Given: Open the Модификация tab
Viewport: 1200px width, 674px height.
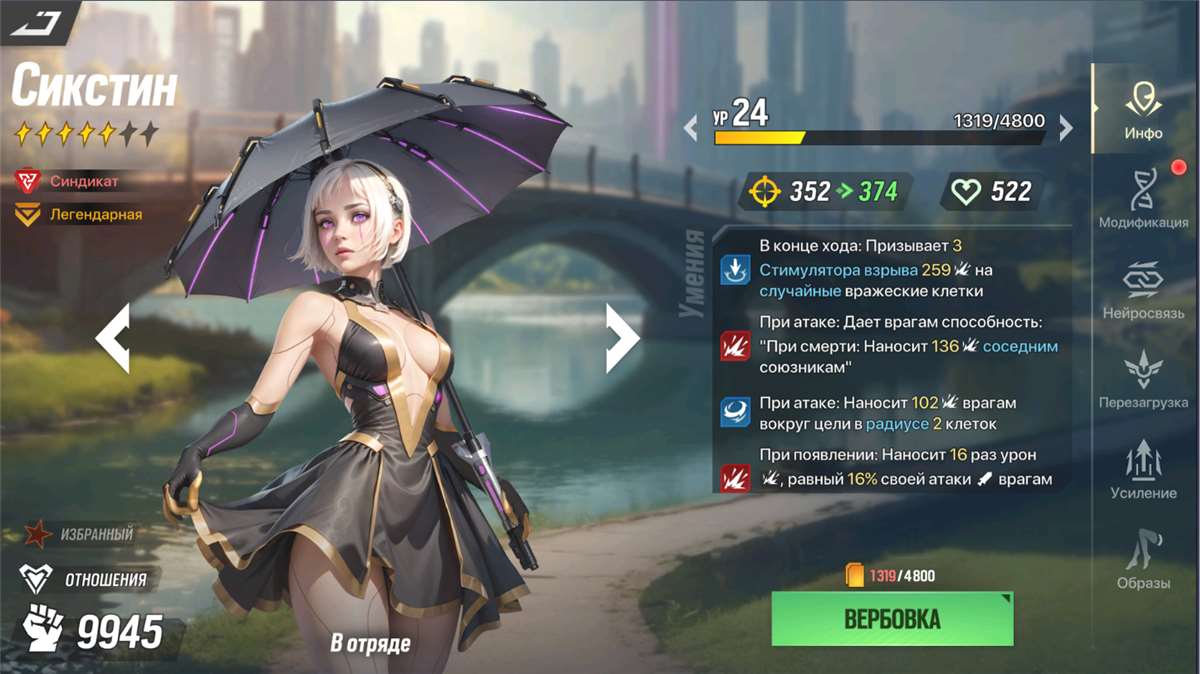Looking at the screenshot, I should (1143, 198).
